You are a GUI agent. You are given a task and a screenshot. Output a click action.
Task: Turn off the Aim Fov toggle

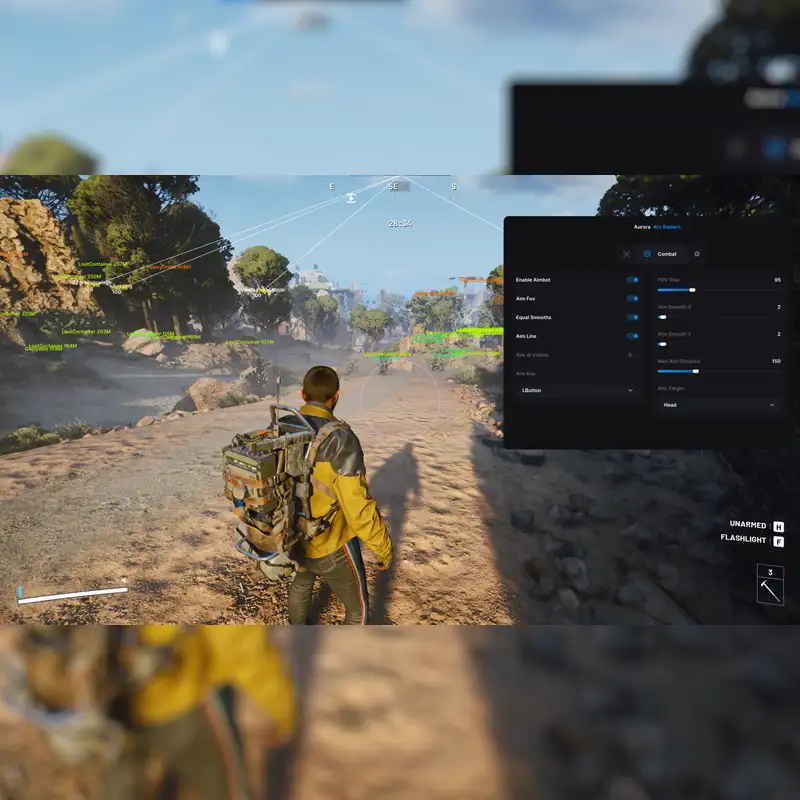[x=632, y=298]
